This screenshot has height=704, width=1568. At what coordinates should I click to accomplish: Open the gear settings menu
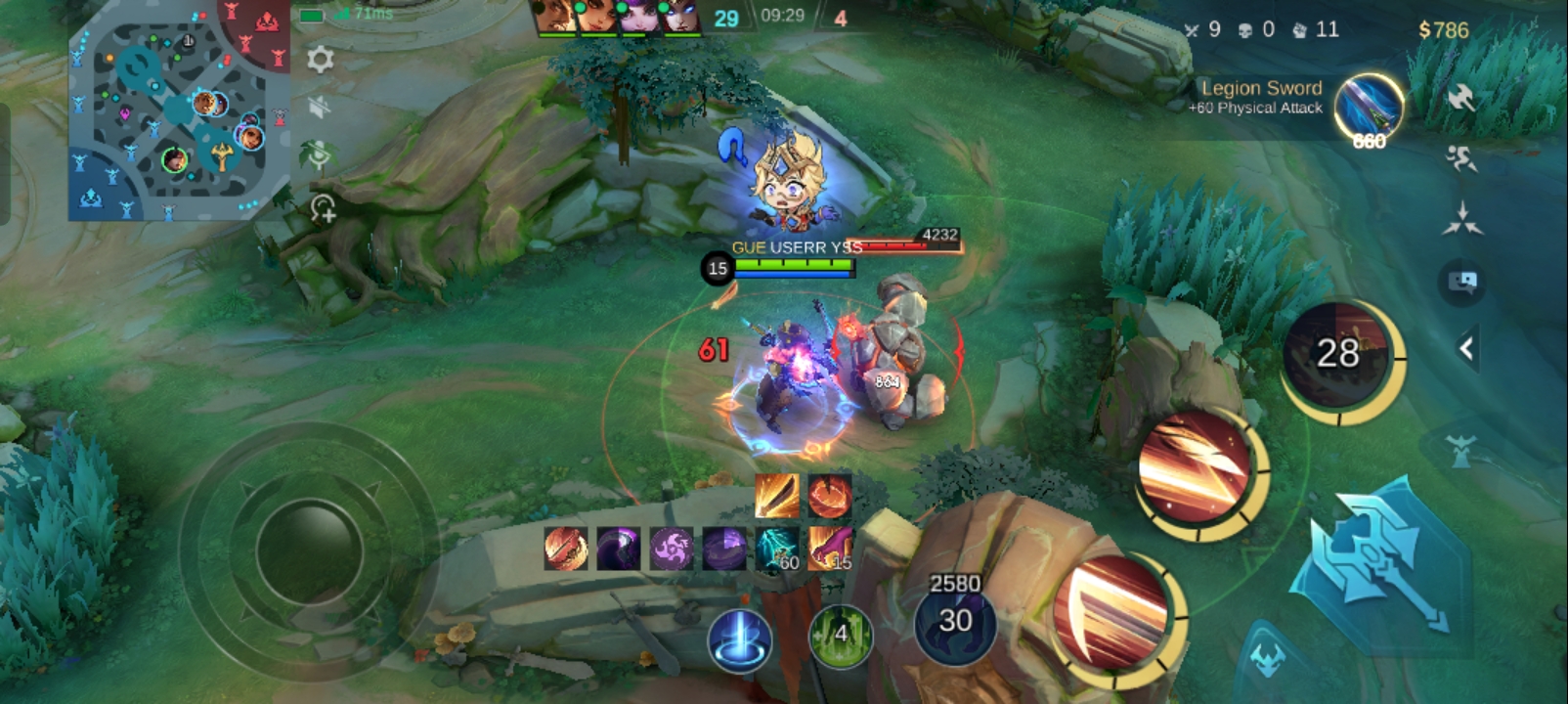tap(320, 61)
